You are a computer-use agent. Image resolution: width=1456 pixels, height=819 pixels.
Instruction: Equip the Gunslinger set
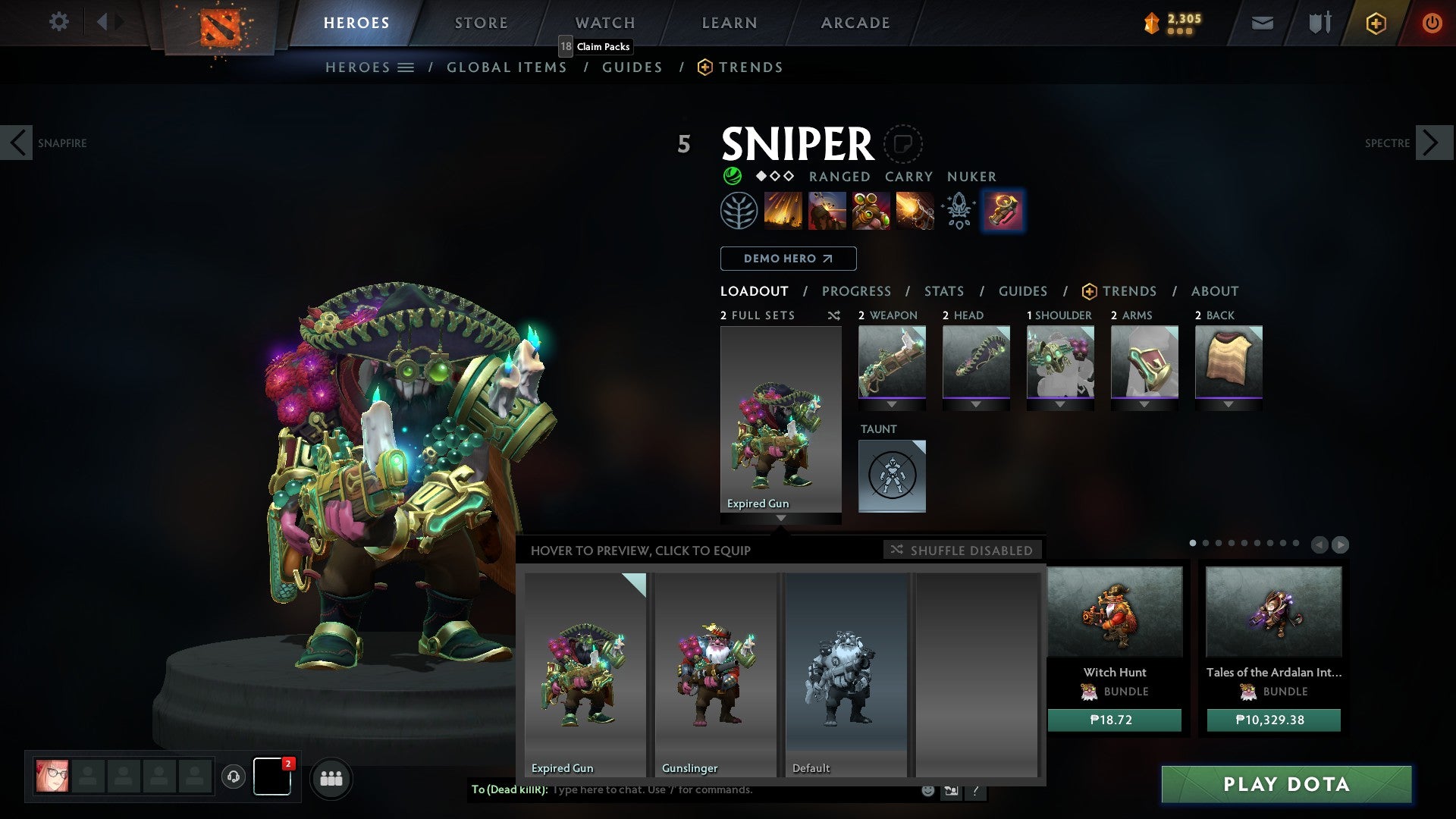[x=715, y=674]
